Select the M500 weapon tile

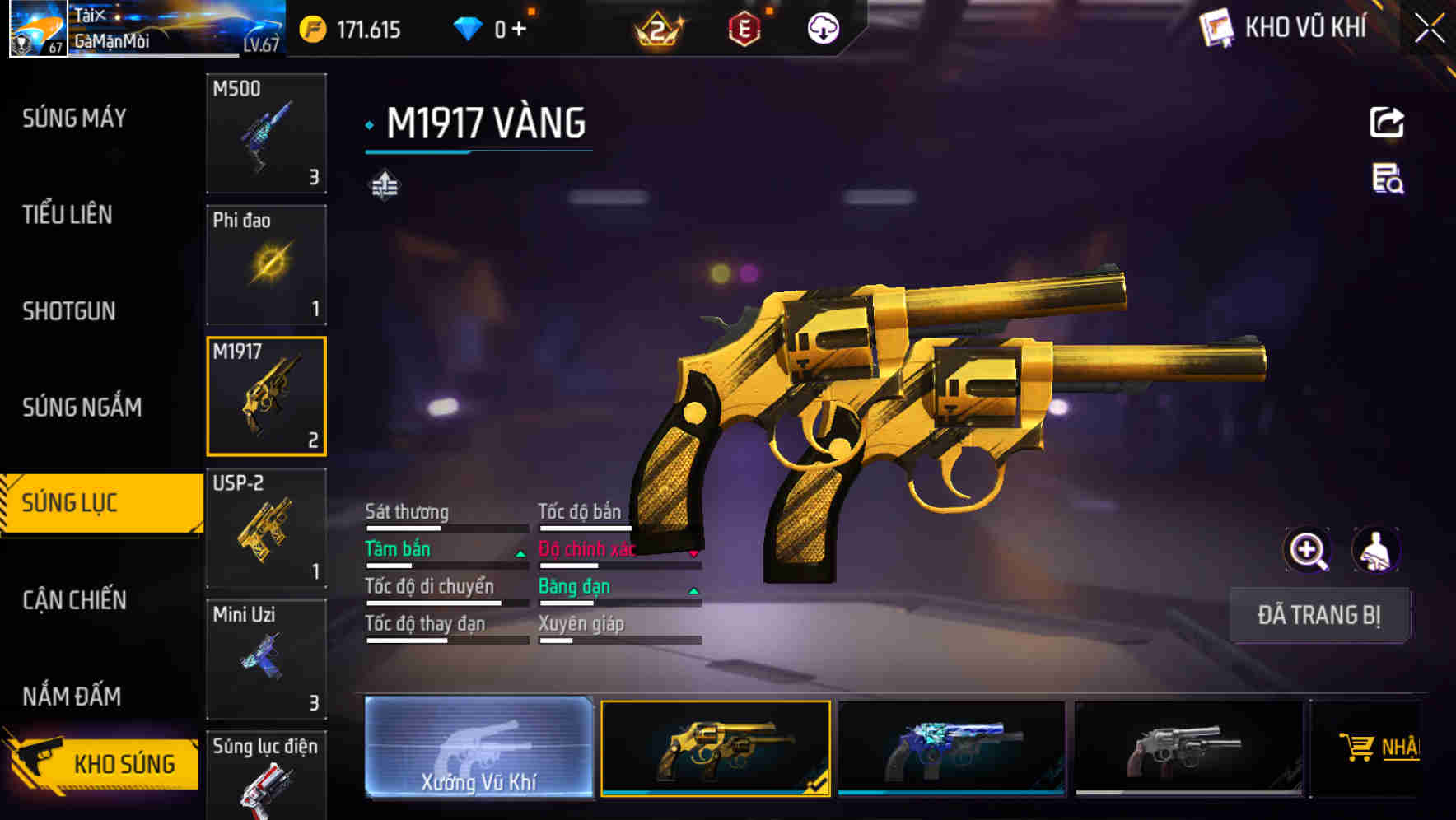266,133
